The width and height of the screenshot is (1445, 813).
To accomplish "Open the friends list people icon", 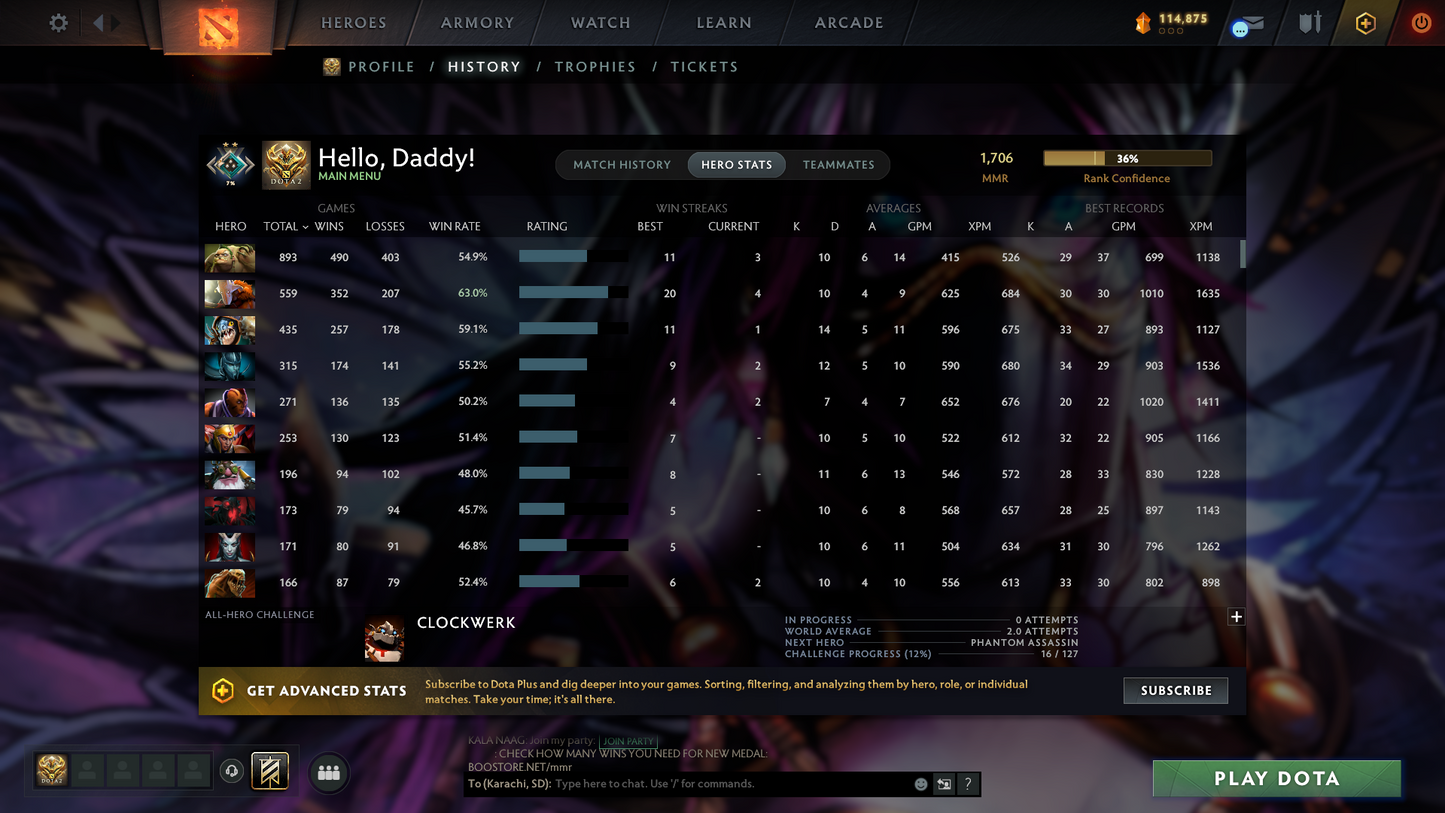I will click(329, 771).
